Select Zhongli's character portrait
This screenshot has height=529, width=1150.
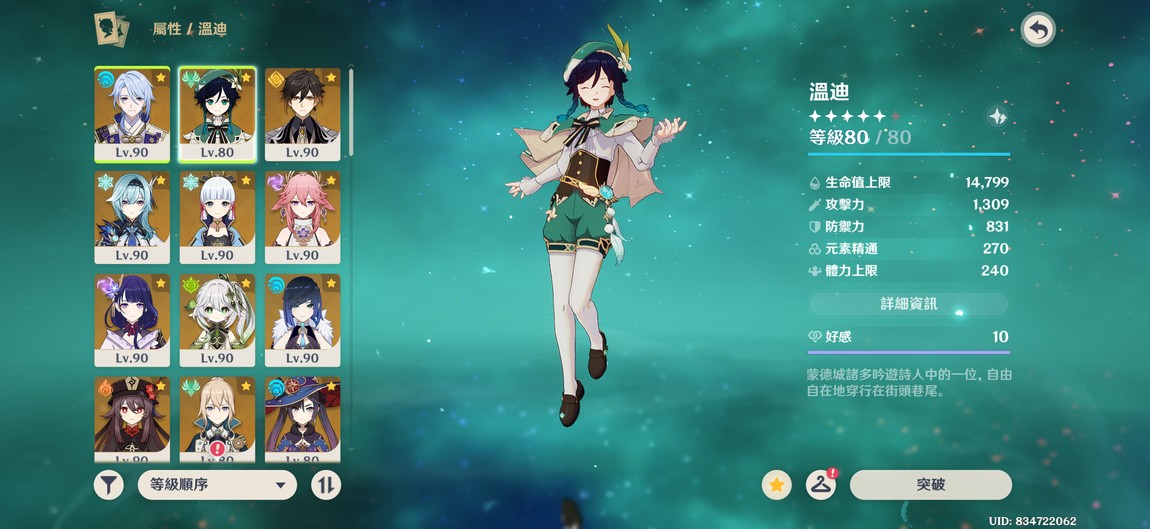click(302, 113)
